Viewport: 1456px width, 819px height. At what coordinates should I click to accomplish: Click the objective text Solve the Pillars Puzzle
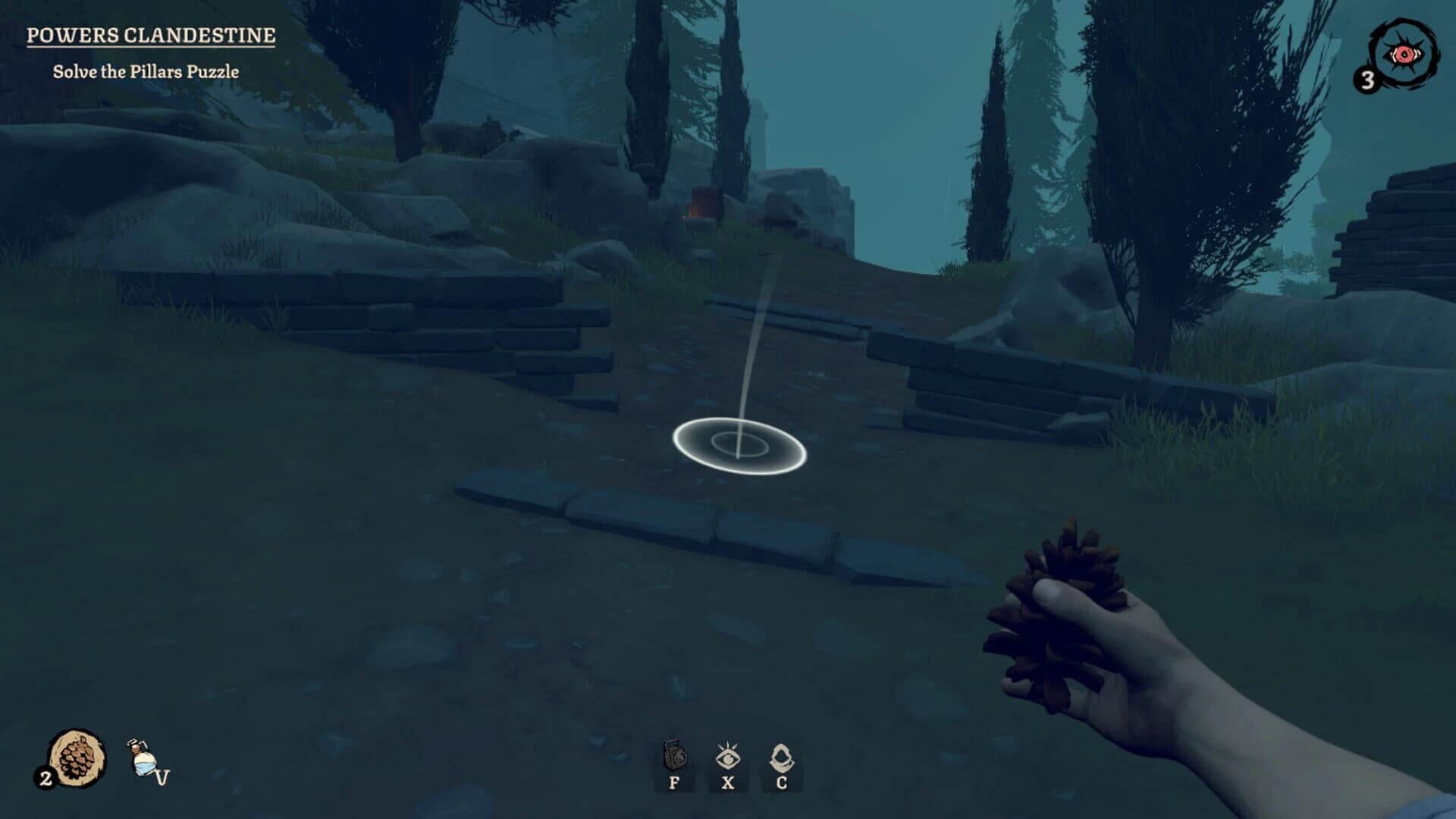point(146,71)
